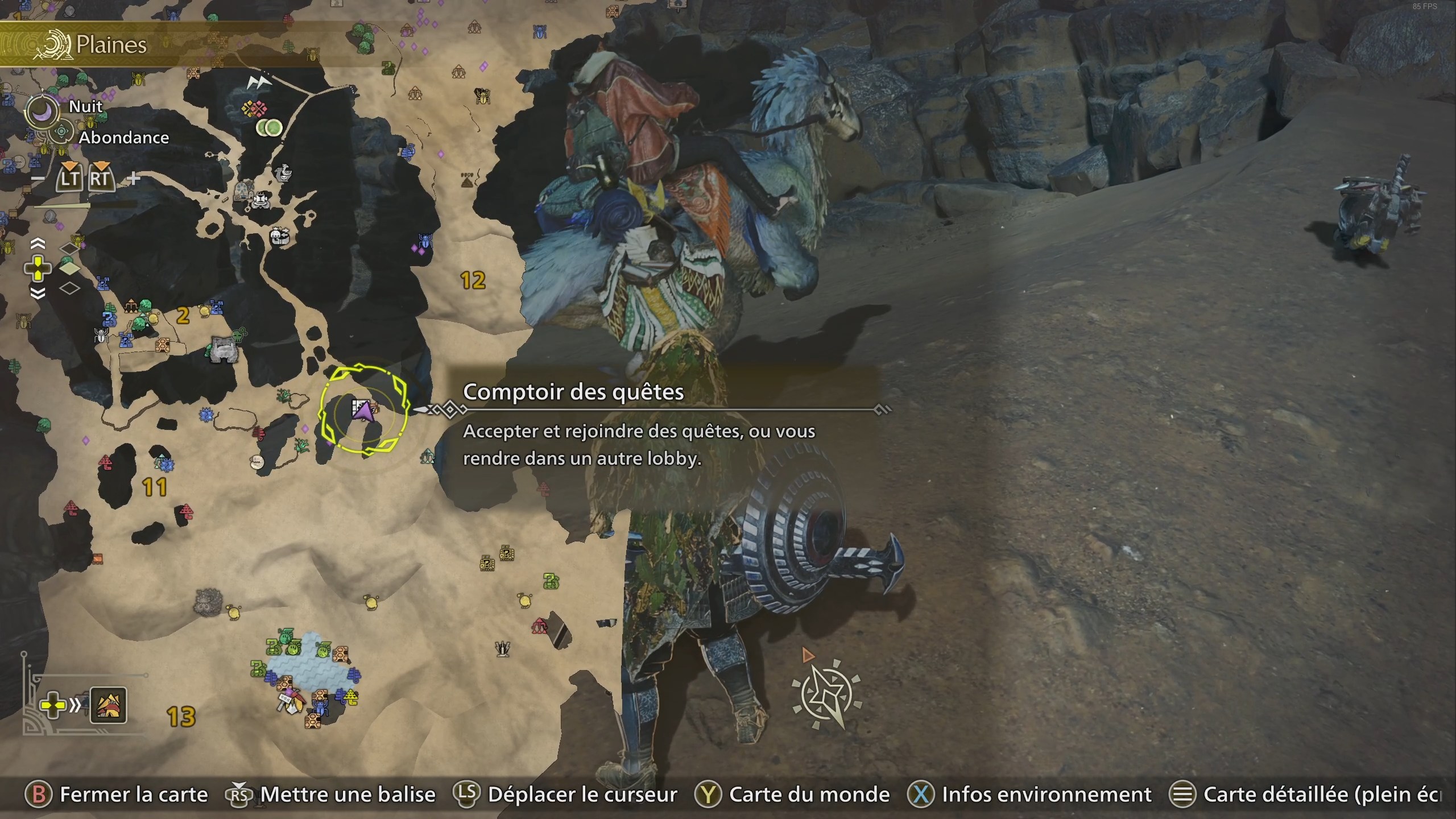
Task: Enable the highlighted middle diamond floor level
Action: [69, 270]
